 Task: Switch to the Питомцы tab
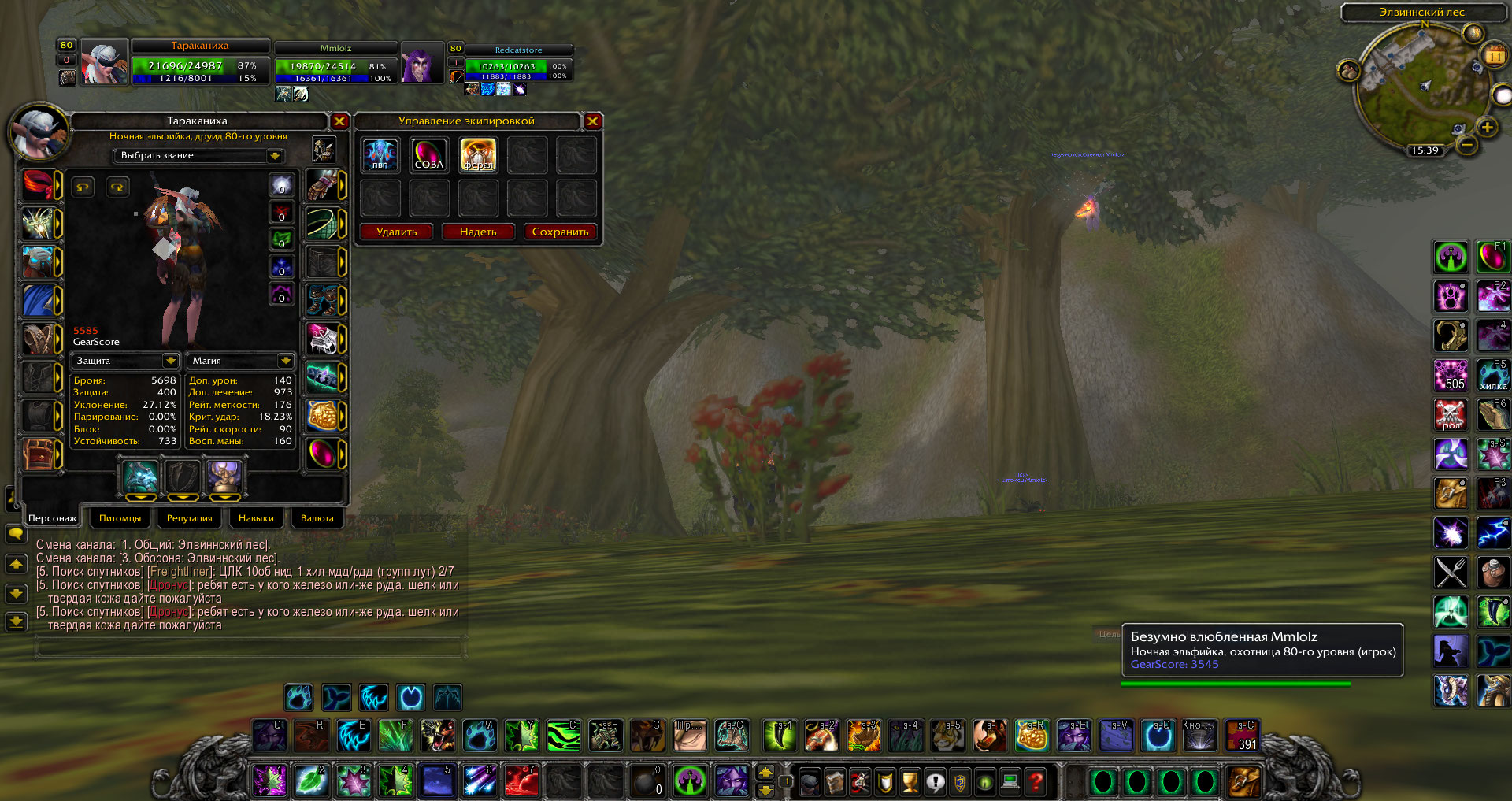pyautogui.click(x=120, y=518)
